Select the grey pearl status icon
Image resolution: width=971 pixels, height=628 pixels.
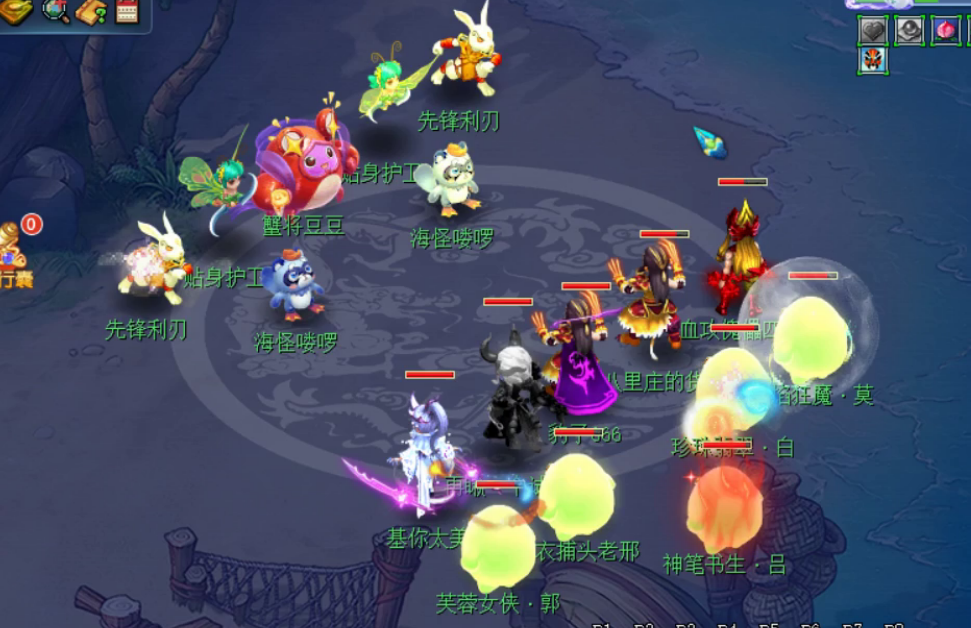(x=909, y=30)
